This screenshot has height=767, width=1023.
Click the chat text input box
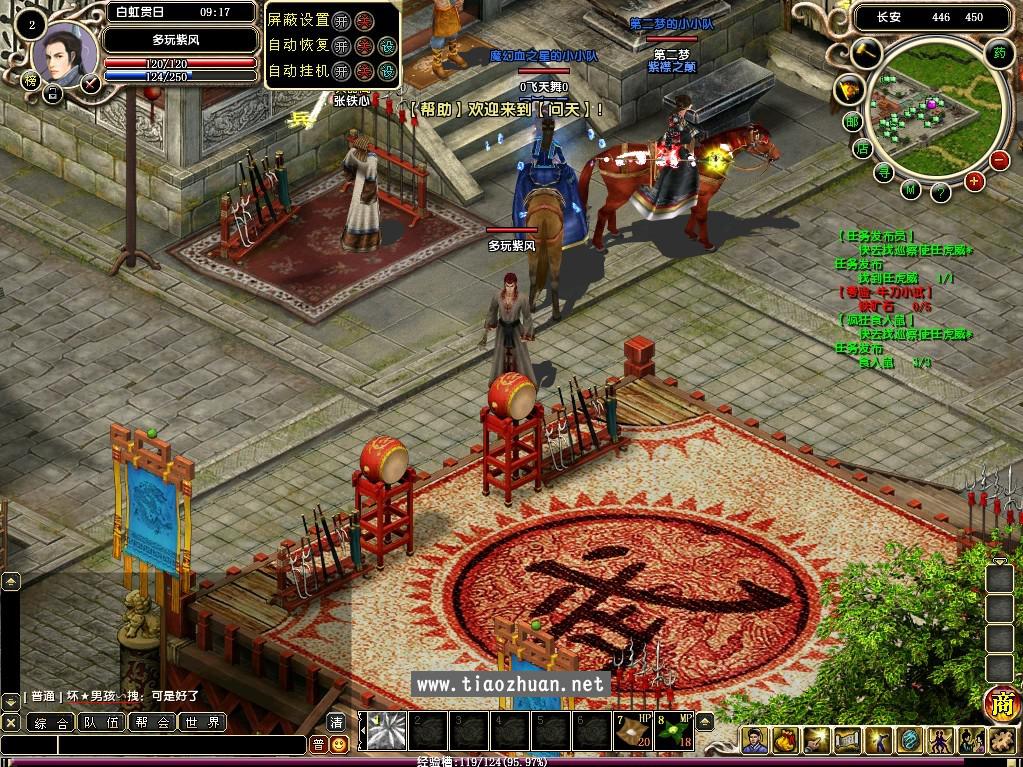click(x=180, y=745)
